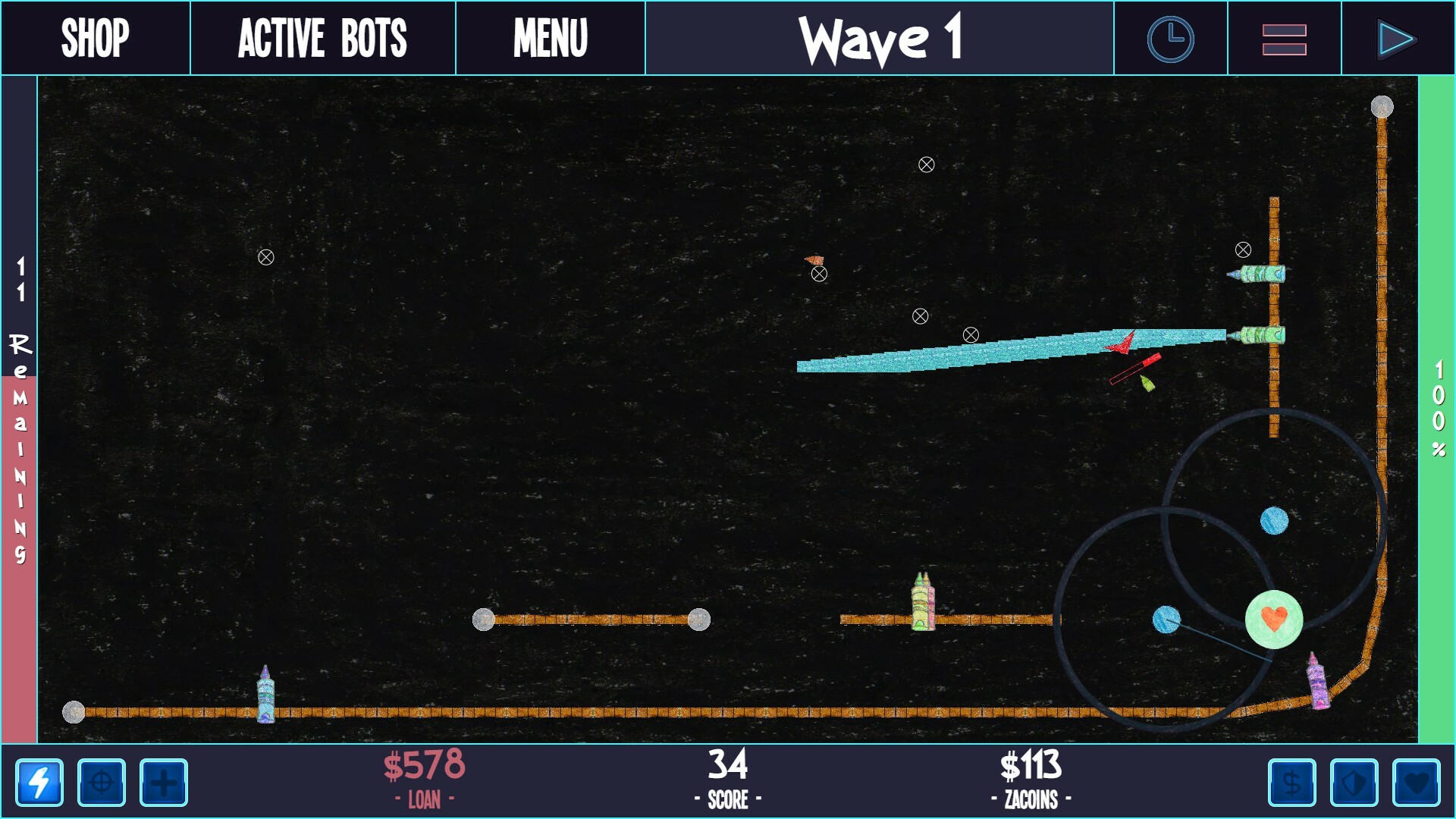Click the plus add-tower icon
The width and height of the screenshot is (1456, 819).
tap(163, 784)
